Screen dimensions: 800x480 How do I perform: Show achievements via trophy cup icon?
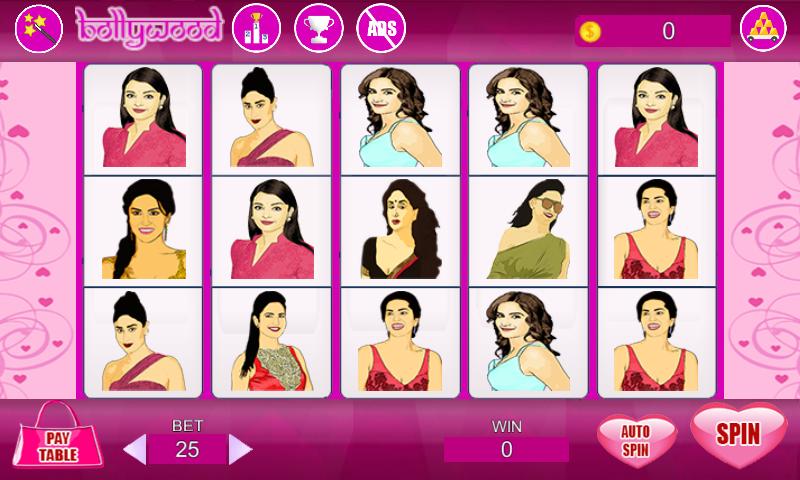(x=318, y=29)
